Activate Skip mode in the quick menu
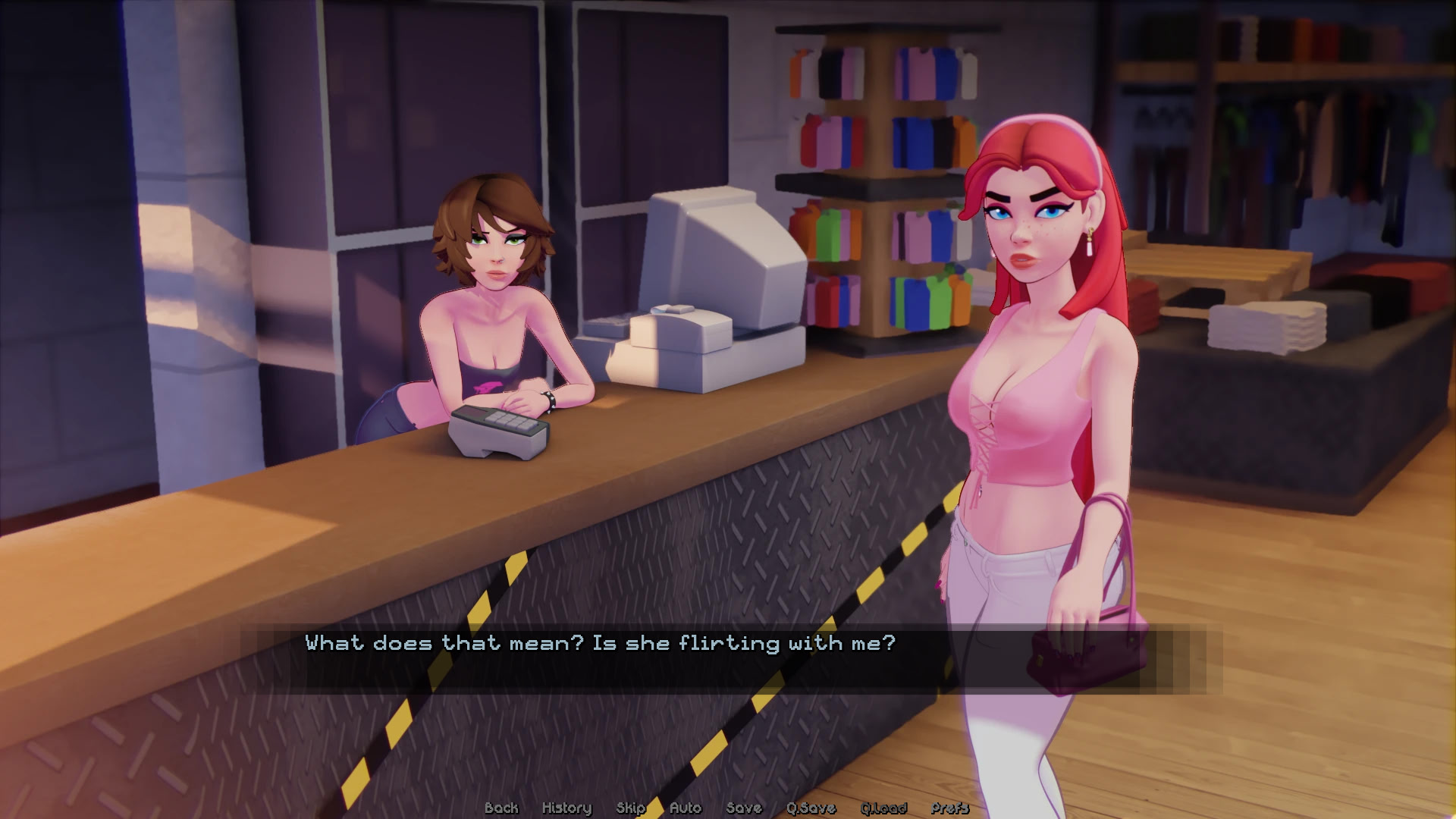 pos(630,808)
